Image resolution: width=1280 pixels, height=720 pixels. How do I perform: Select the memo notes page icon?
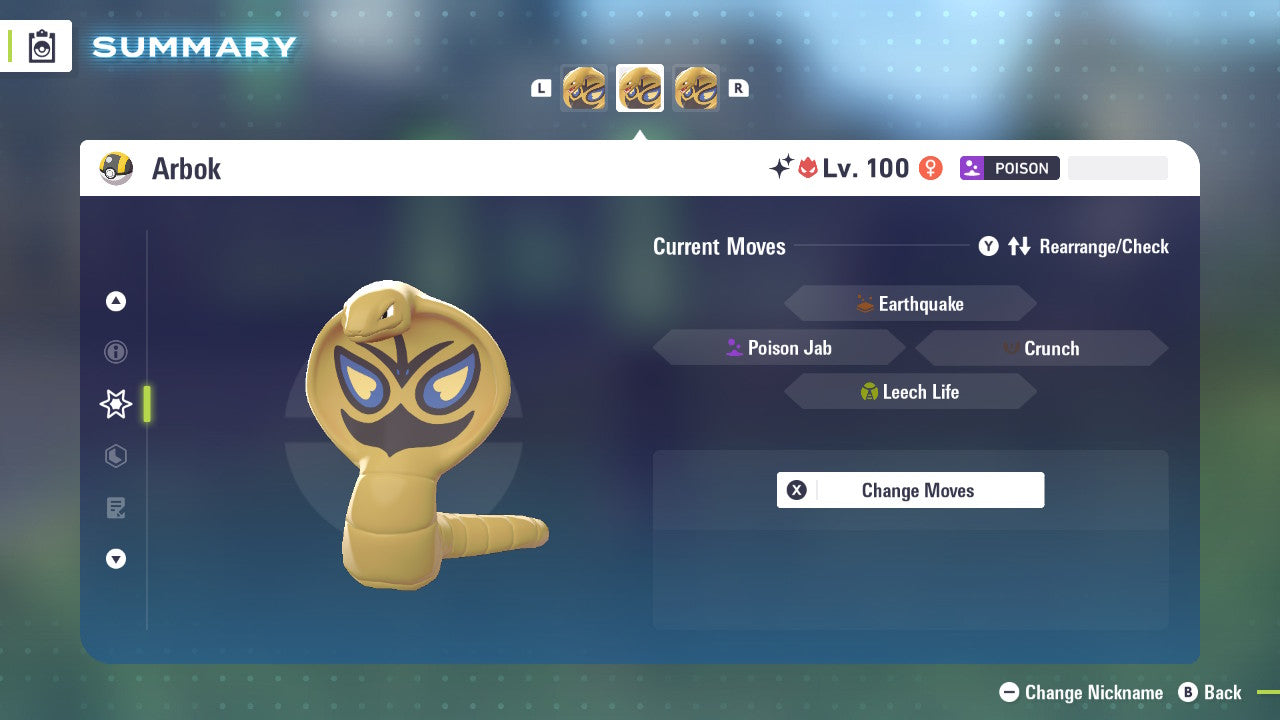coord(116,508)
